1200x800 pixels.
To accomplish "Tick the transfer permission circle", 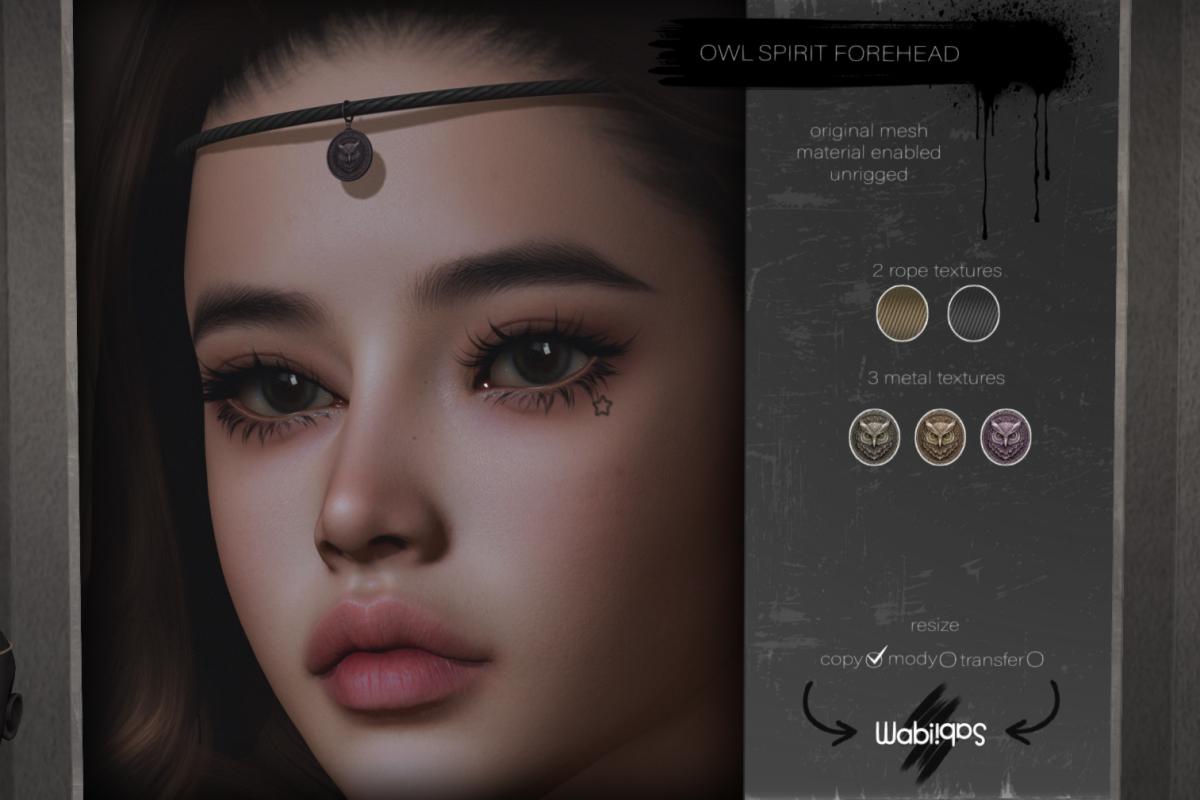I will (x=1036, y=659).
